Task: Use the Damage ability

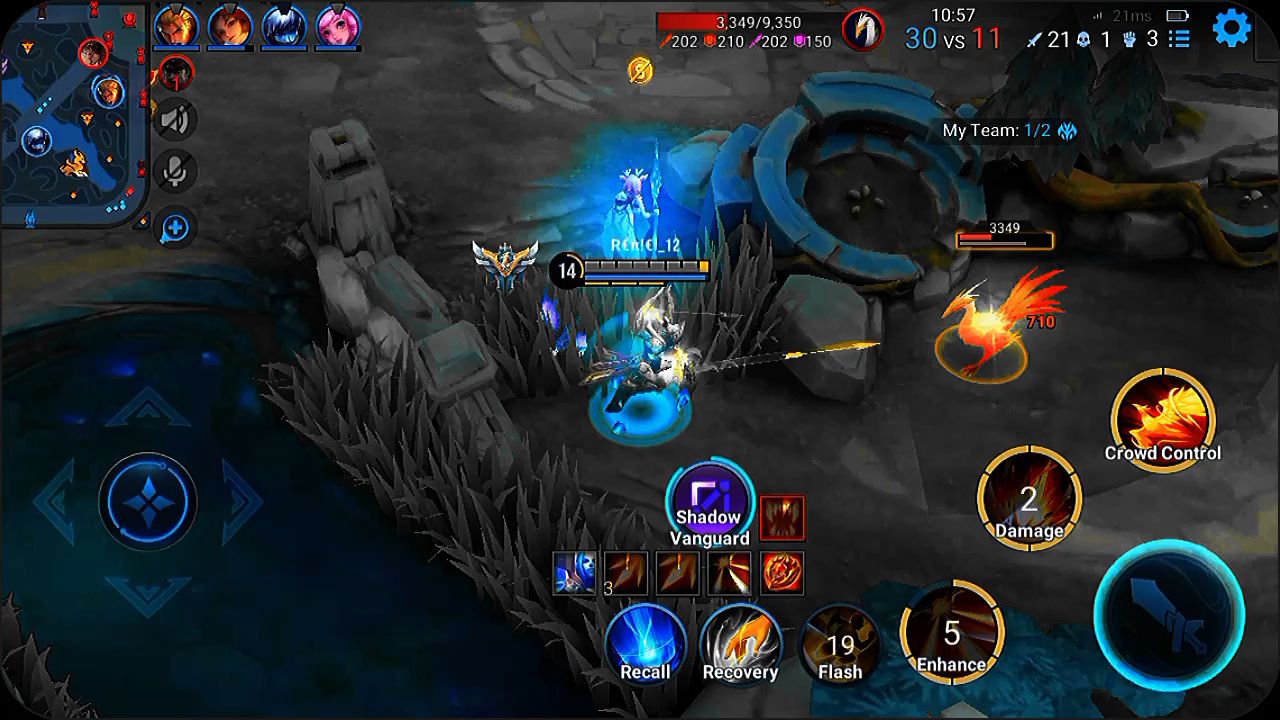Action: coord(1029,498)
